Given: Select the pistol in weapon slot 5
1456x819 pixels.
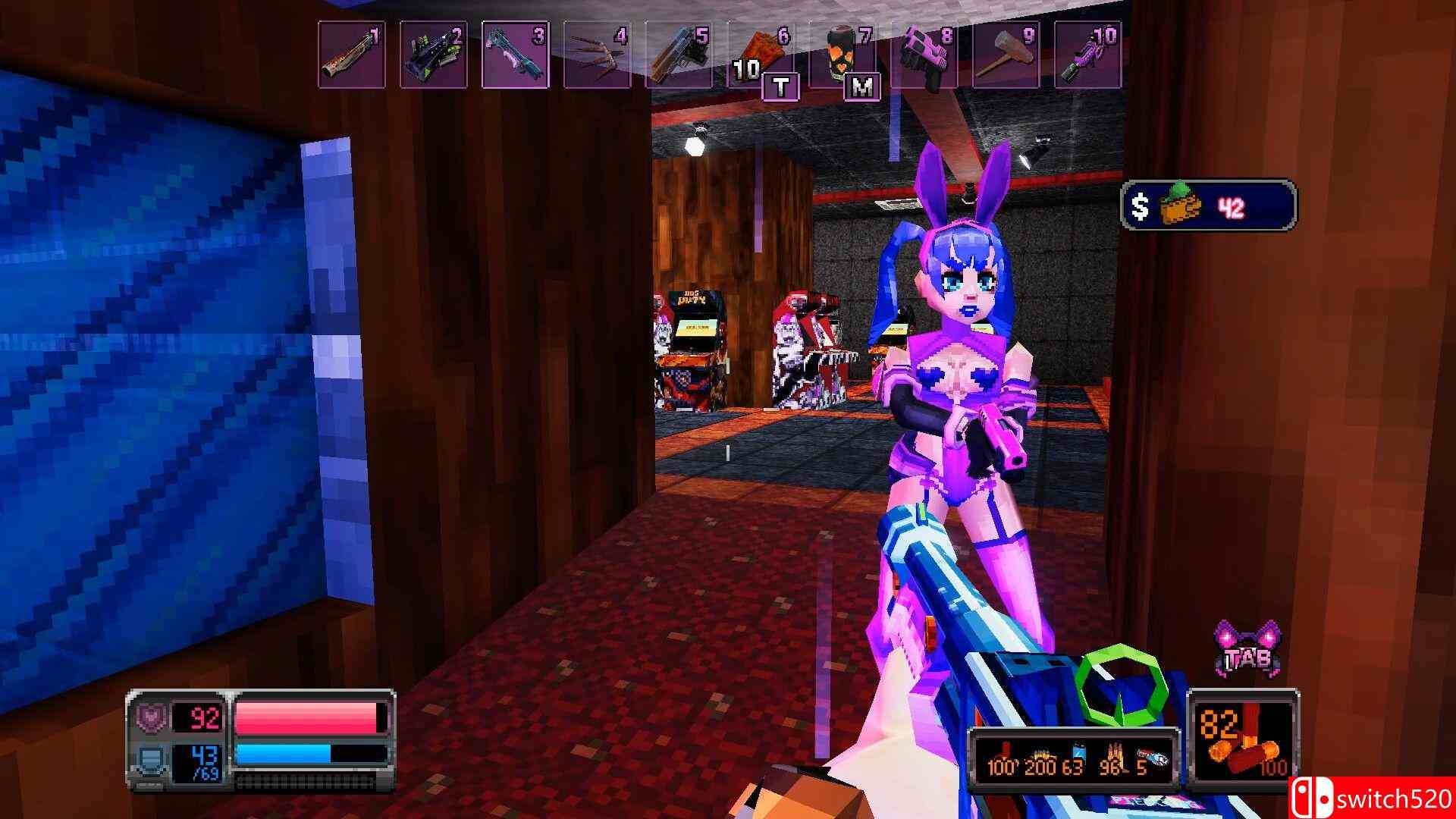Looking at the screenshot, I should pos(679,53).
